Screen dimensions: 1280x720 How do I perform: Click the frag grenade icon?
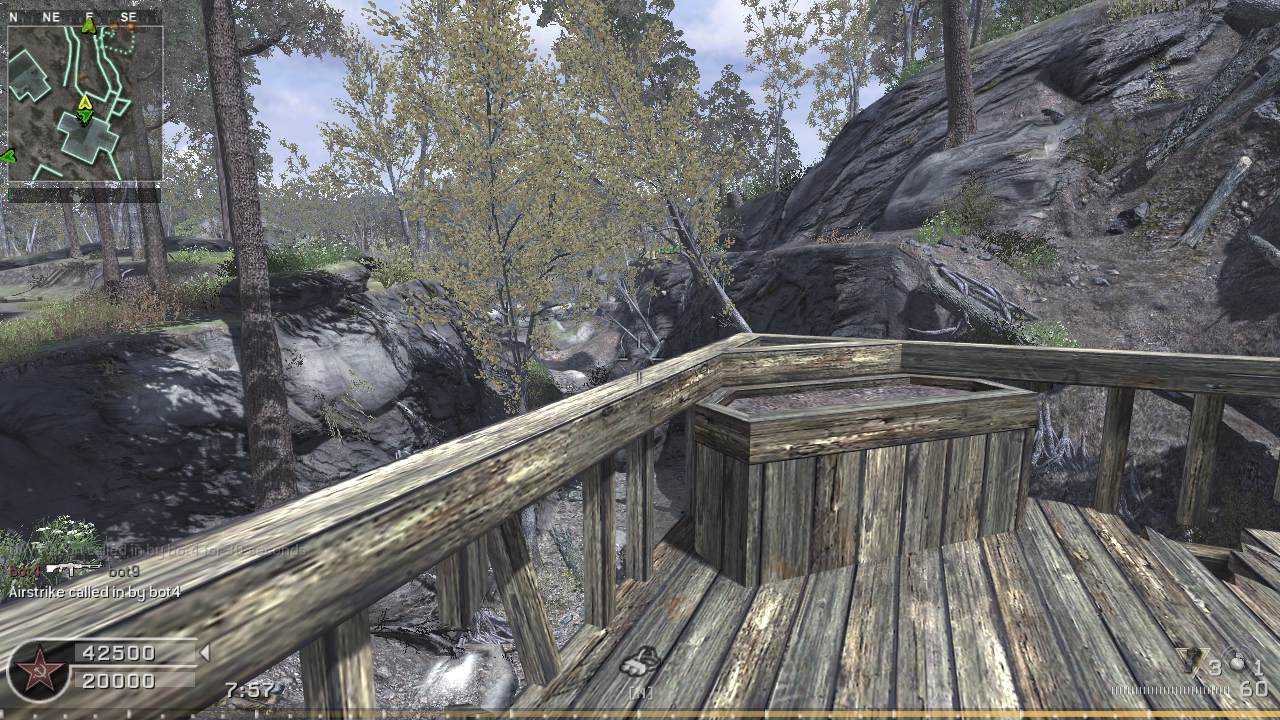(x=1237, y=662)
